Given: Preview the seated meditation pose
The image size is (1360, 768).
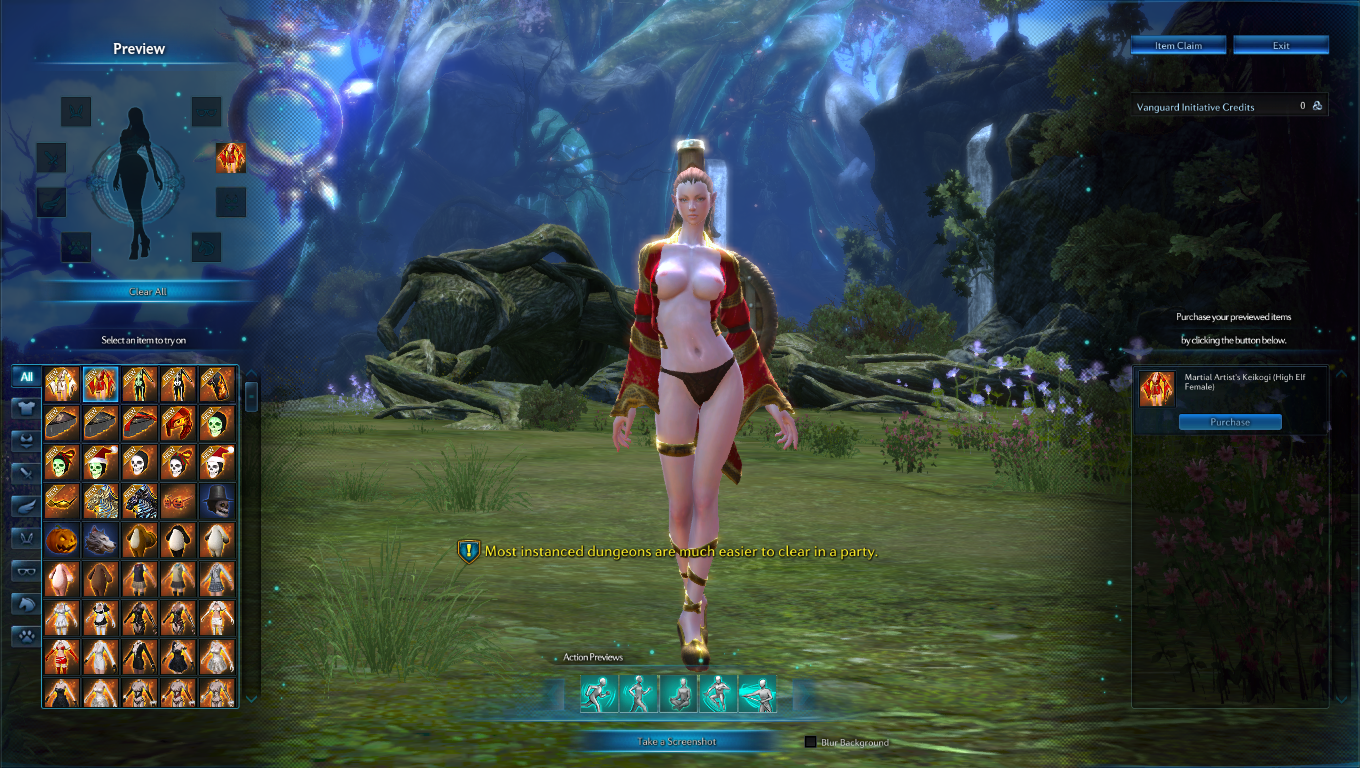Looking at the screenshot, I should coord(678,694).
